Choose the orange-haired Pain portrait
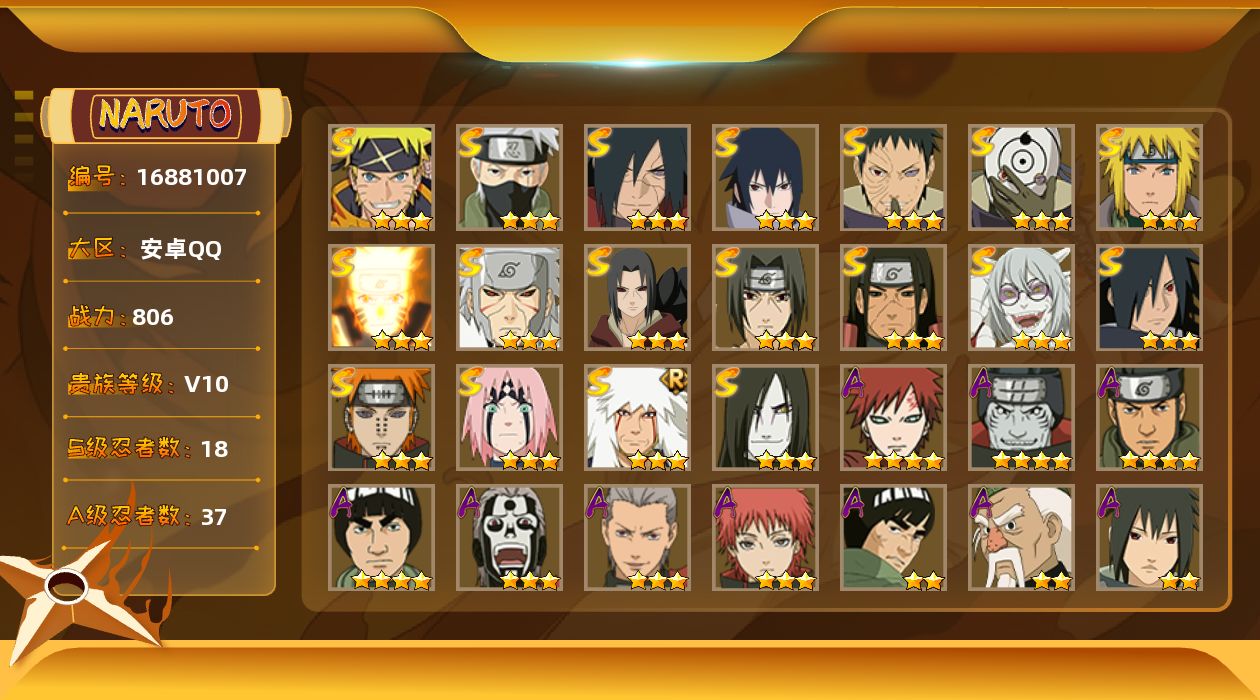Screen dimensions: 1260x700 pos(381,418)
